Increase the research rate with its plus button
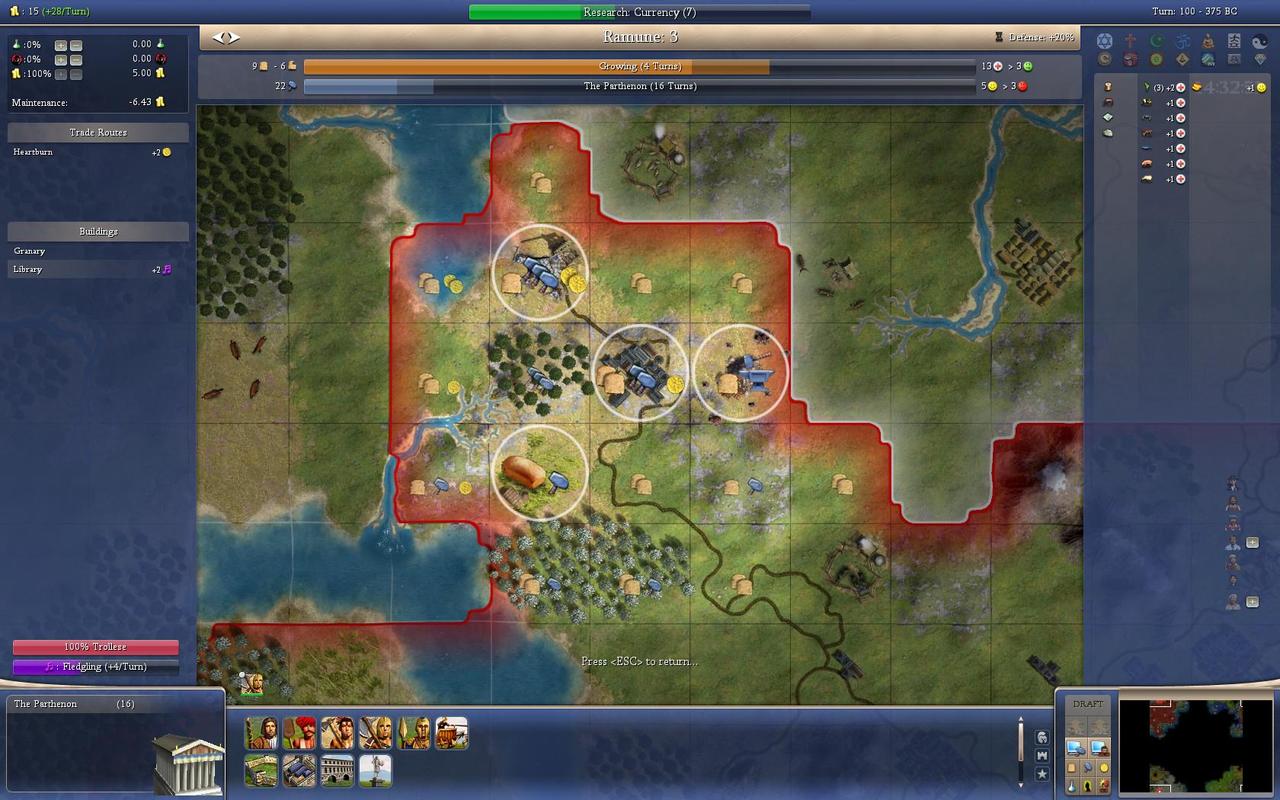The image size is (1280, 800). [x=61, y=45]
